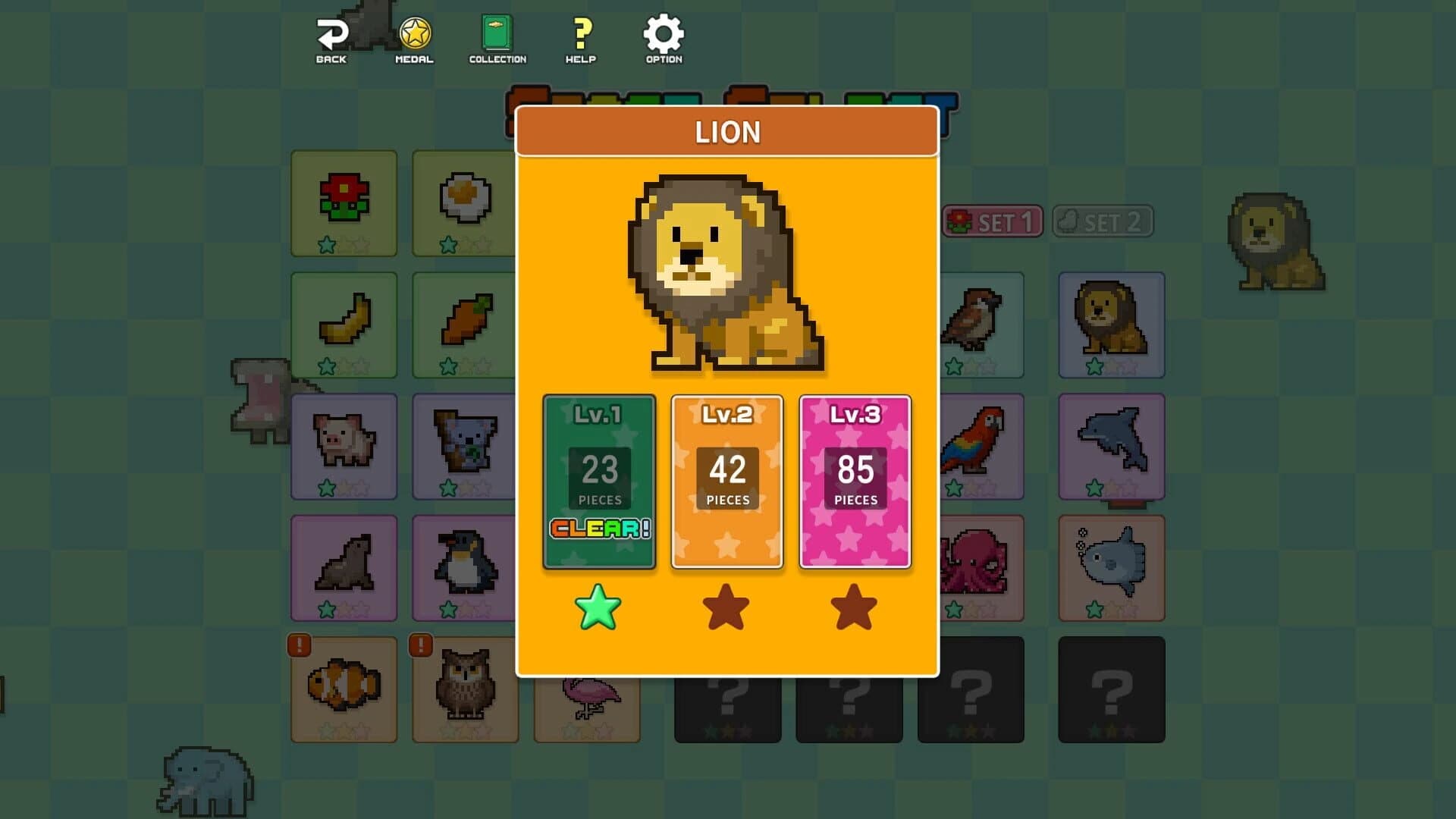Start the Lv.2 42-piece Lion puzzle
Viewport: 1456px width, 819px height.
[x=726, y=480]
